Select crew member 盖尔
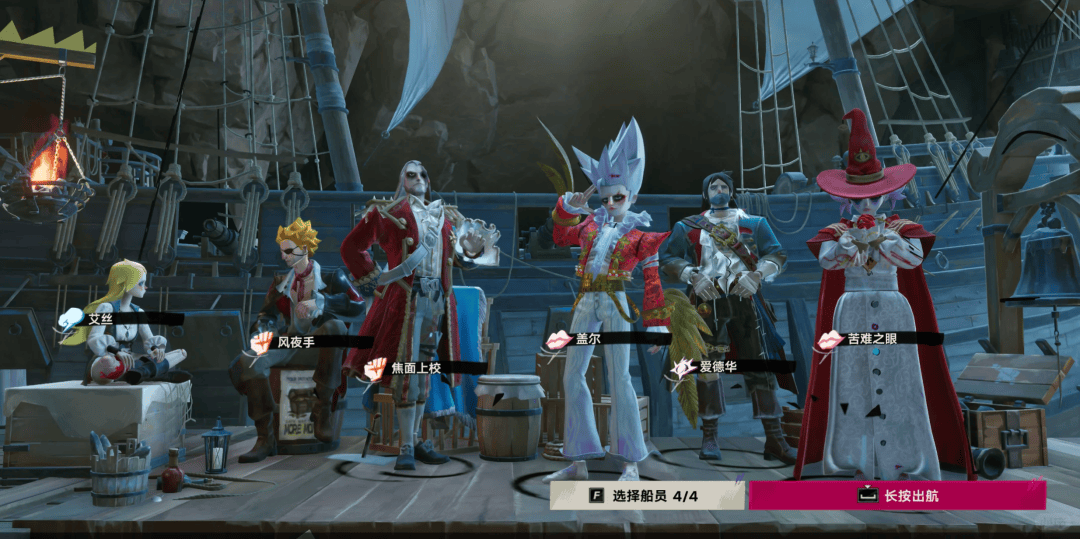The image size is (1080, 539). click(x=588, y=339)
